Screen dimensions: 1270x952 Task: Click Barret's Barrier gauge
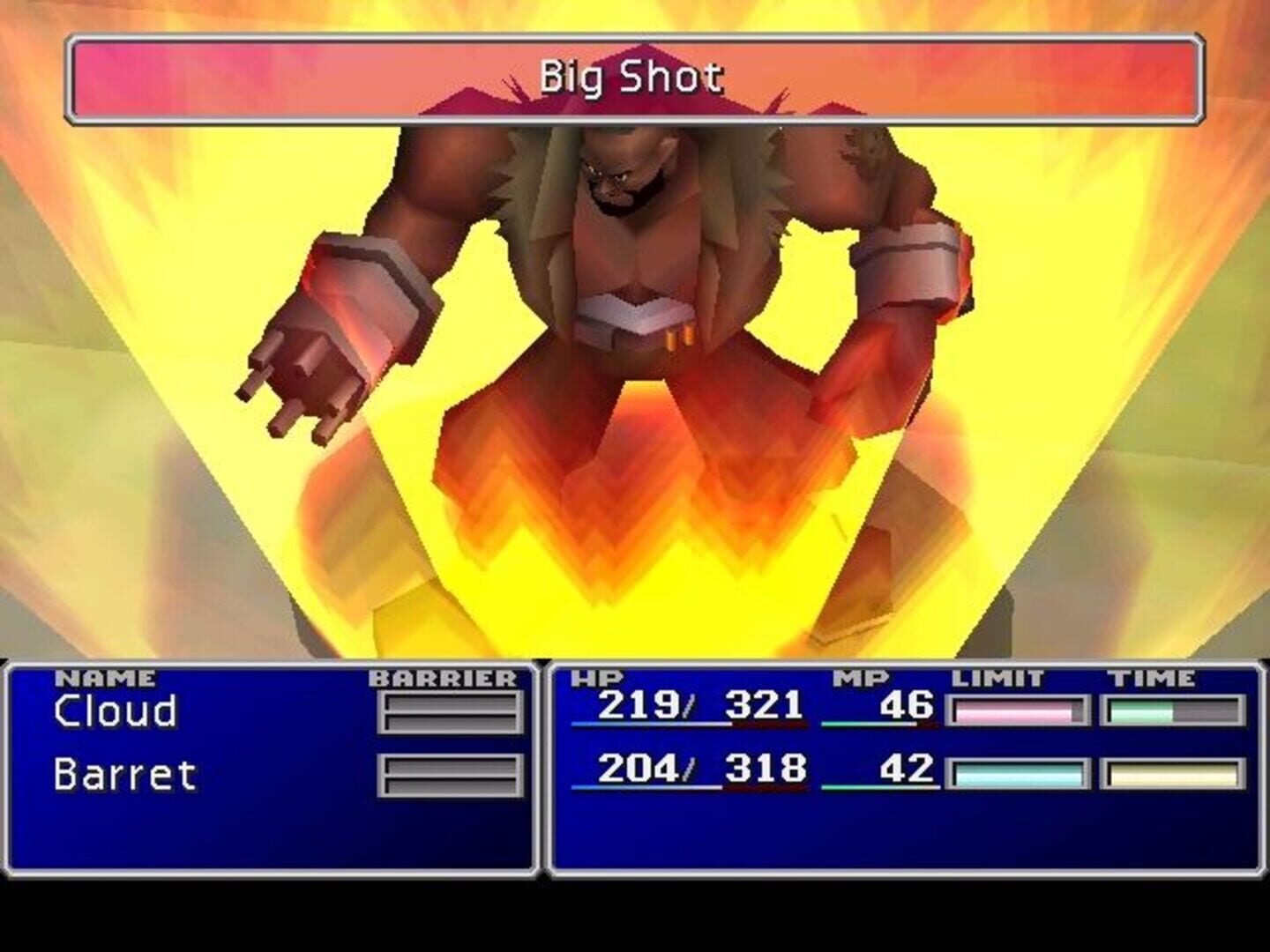click(450, 776)
